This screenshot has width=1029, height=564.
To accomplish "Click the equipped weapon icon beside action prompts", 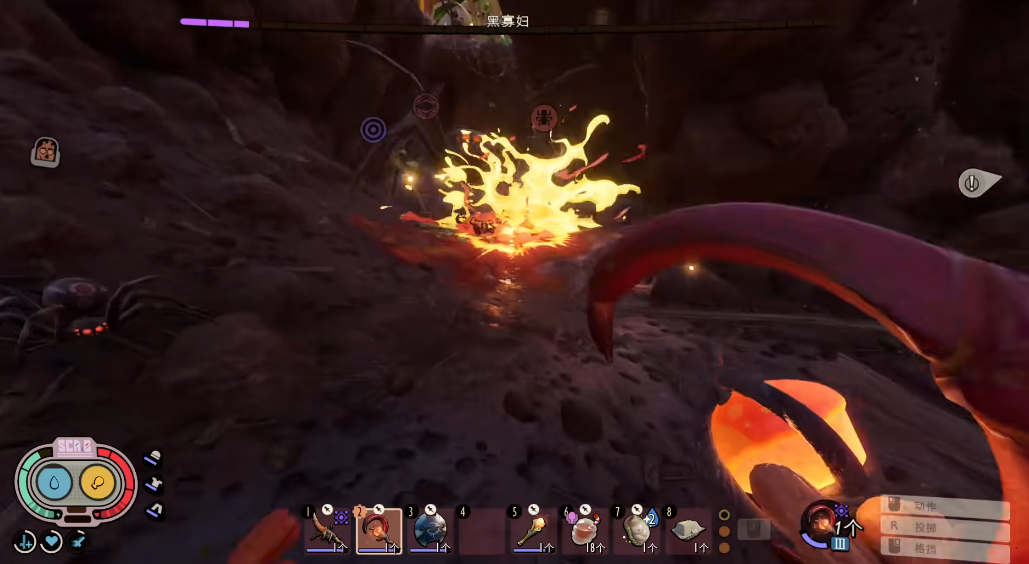I will 822,521.
